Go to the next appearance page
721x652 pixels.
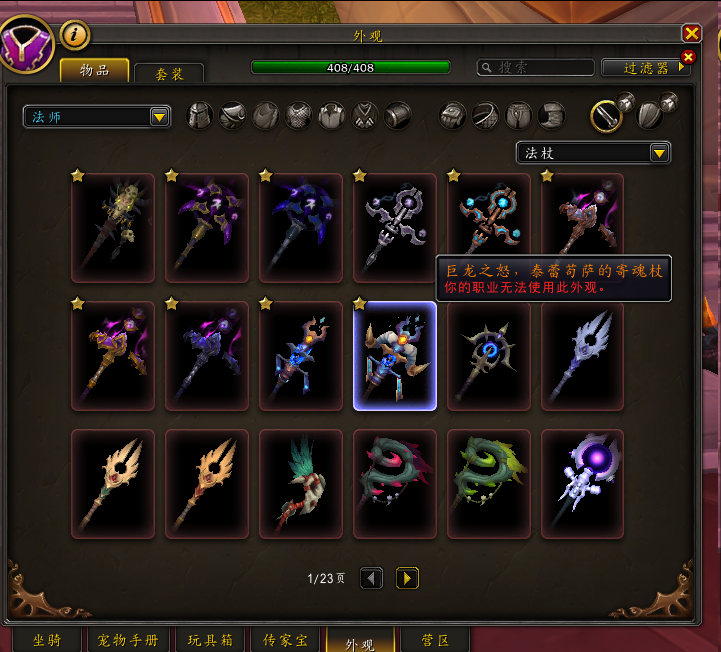click(x=407, y=578)
